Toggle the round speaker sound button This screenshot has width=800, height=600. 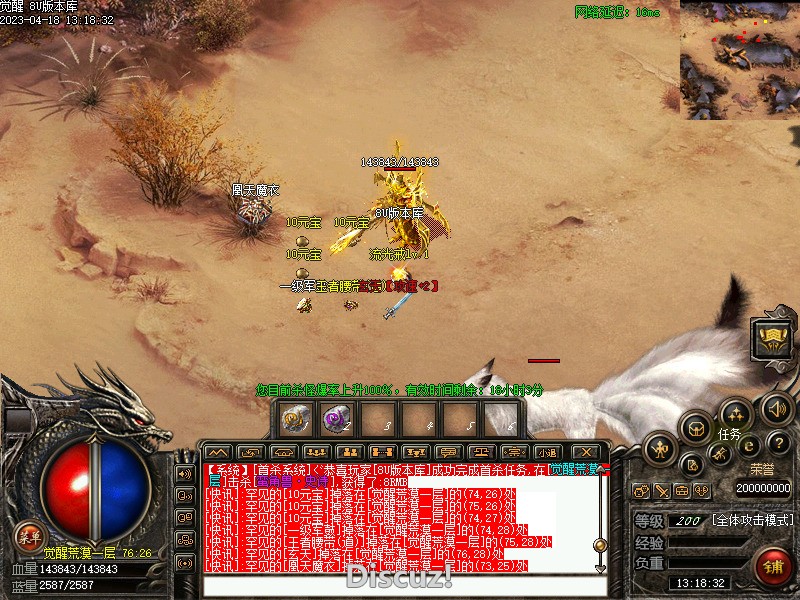[777, 408]
